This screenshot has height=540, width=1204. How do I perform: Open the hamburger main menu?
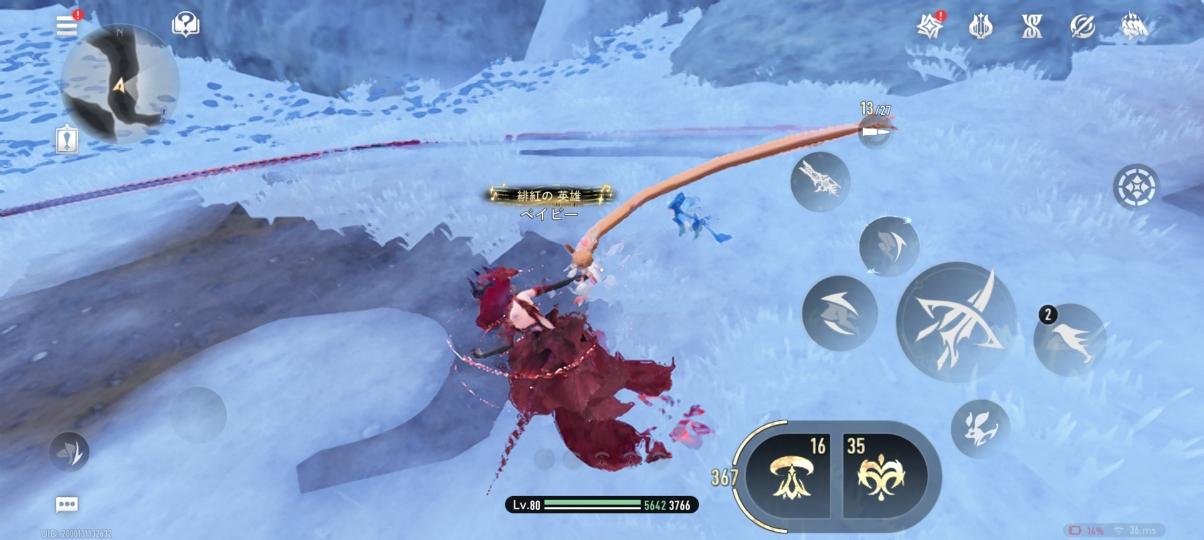pyautogui.click(x=67, y=26)
